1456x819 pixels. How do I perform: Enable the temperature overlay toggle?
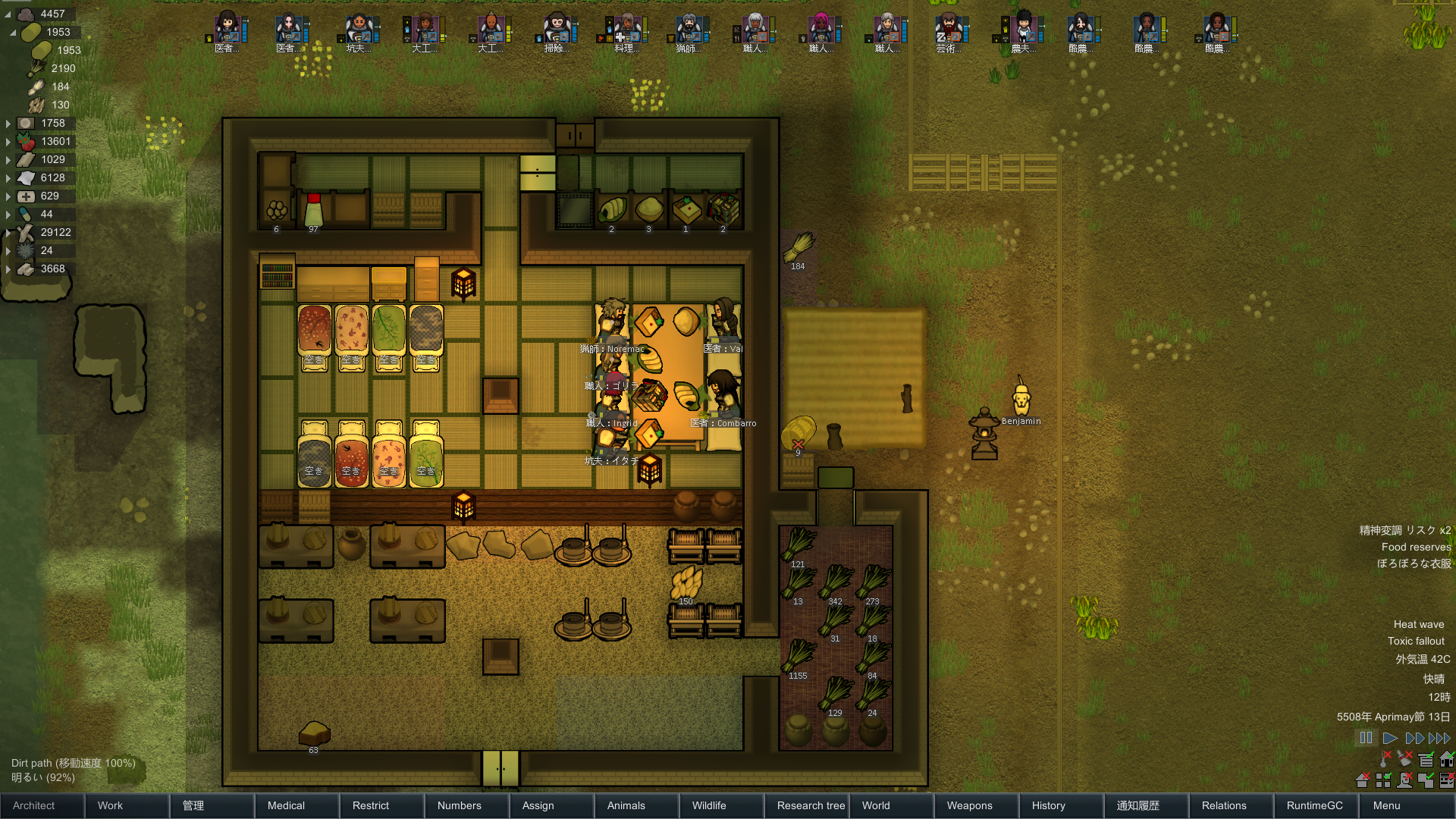(1383, 759)
